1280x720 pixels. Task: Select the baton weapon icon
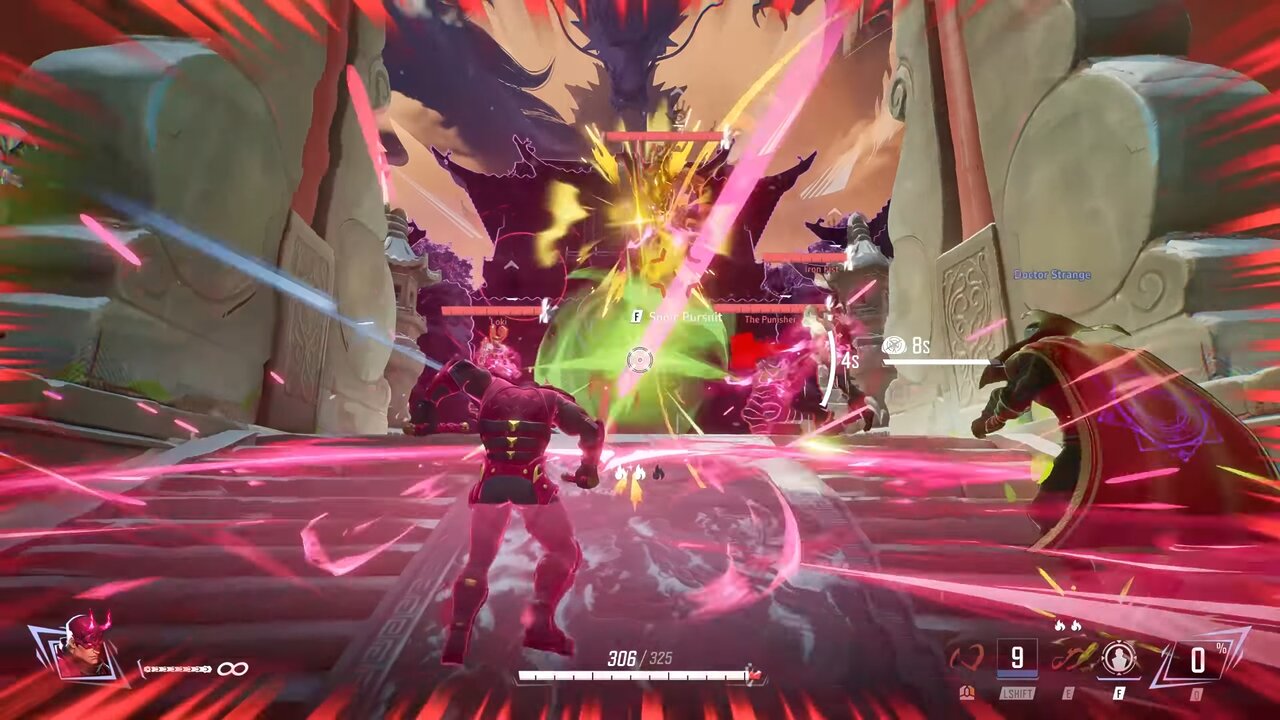pyautogui.click(x=176, y=669)
